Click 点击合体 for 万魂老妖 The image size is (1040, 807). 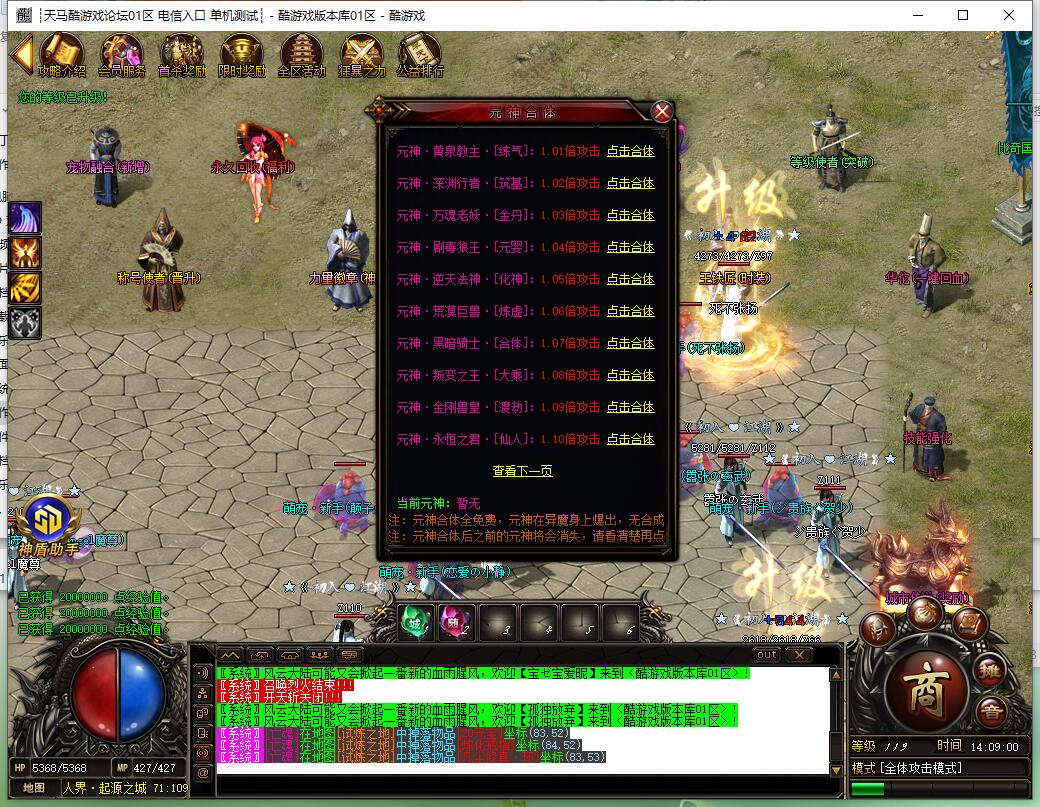630,215
